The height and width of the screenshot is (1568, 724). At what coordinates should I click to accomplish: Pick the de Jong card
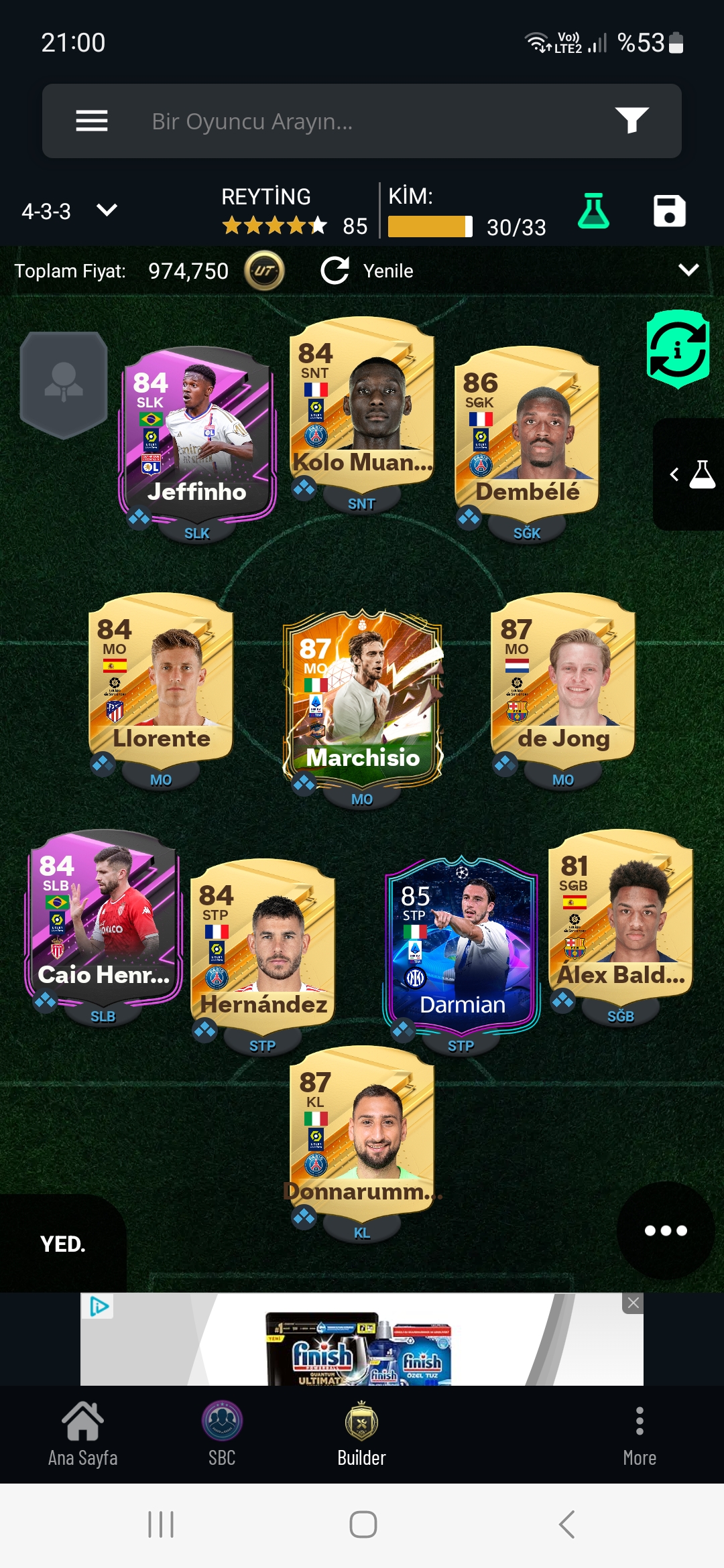tap(563, 678)
